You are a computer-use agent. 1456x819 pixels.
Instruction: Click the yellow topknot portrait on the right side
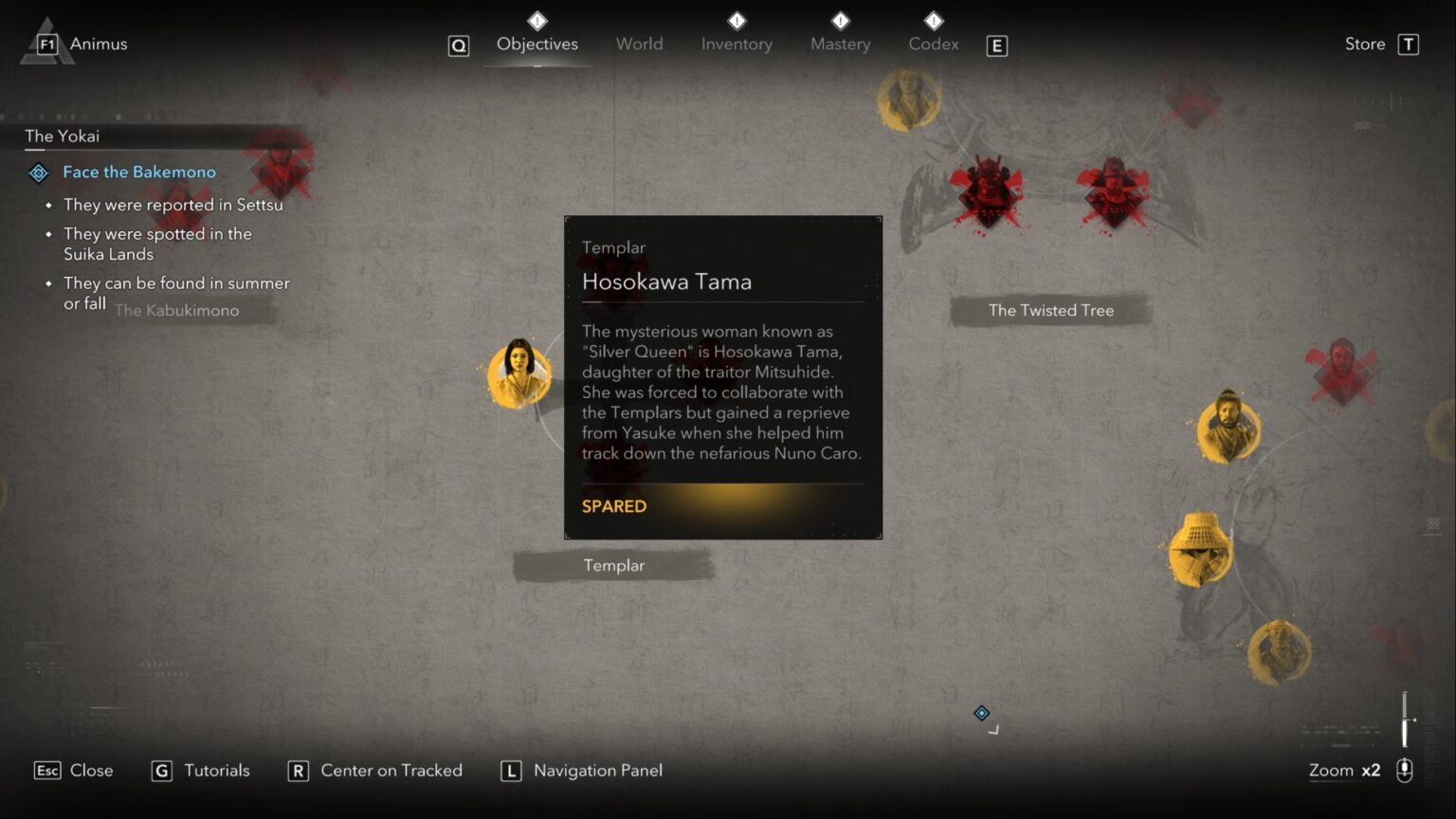point(1228,427)
